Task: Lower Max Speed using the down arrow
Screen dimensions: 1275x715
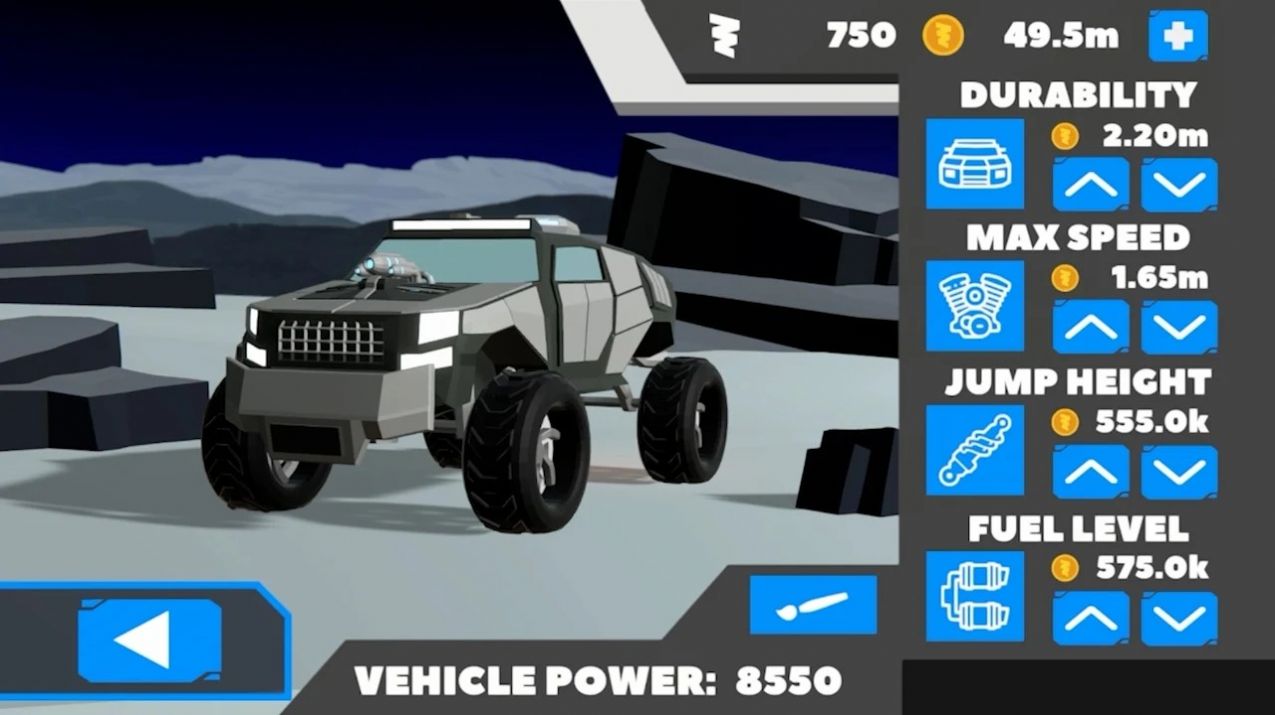Action: [1179, 327]
